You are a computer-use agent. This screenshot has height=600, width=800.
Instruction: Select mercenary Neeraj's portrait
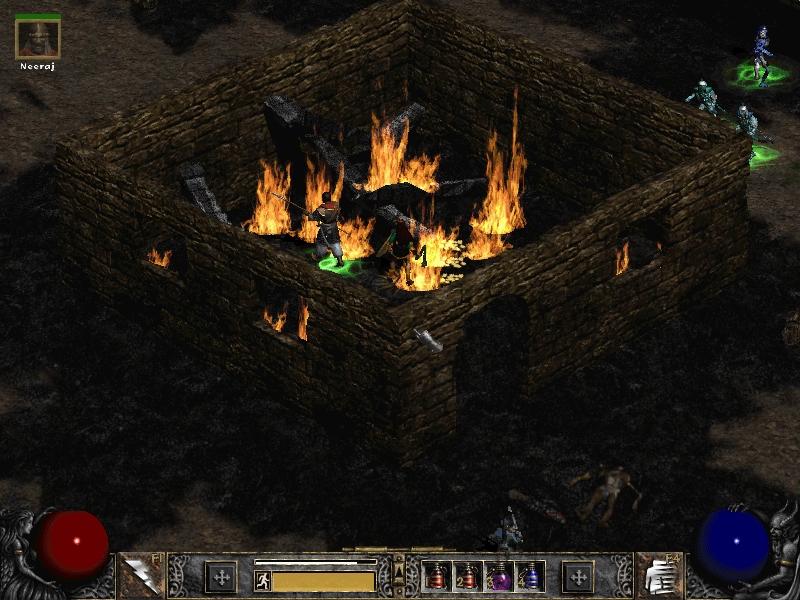coord(38,38)
